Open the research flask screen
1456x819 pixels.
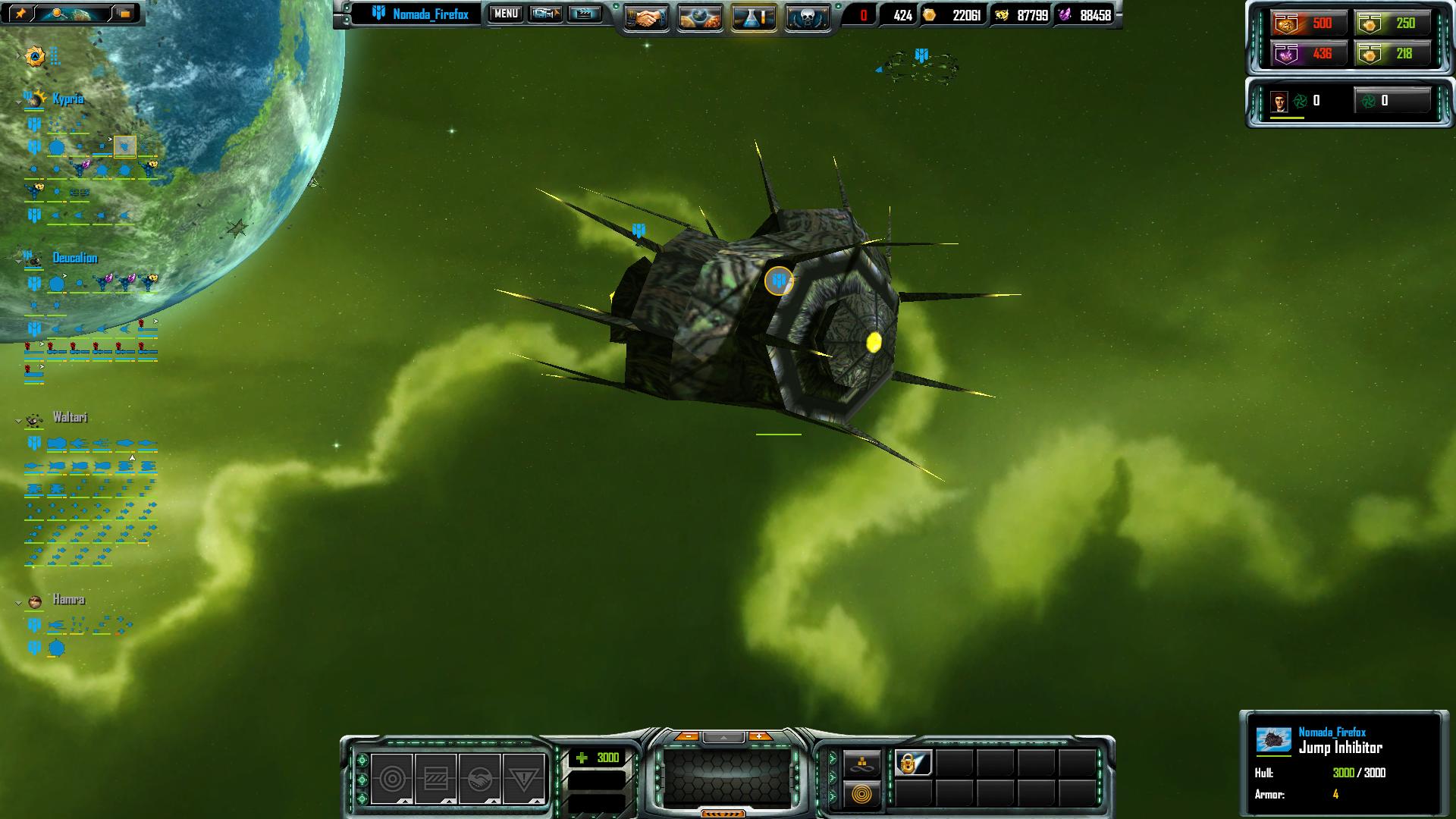pyautogui.click(x=754, y=17)
